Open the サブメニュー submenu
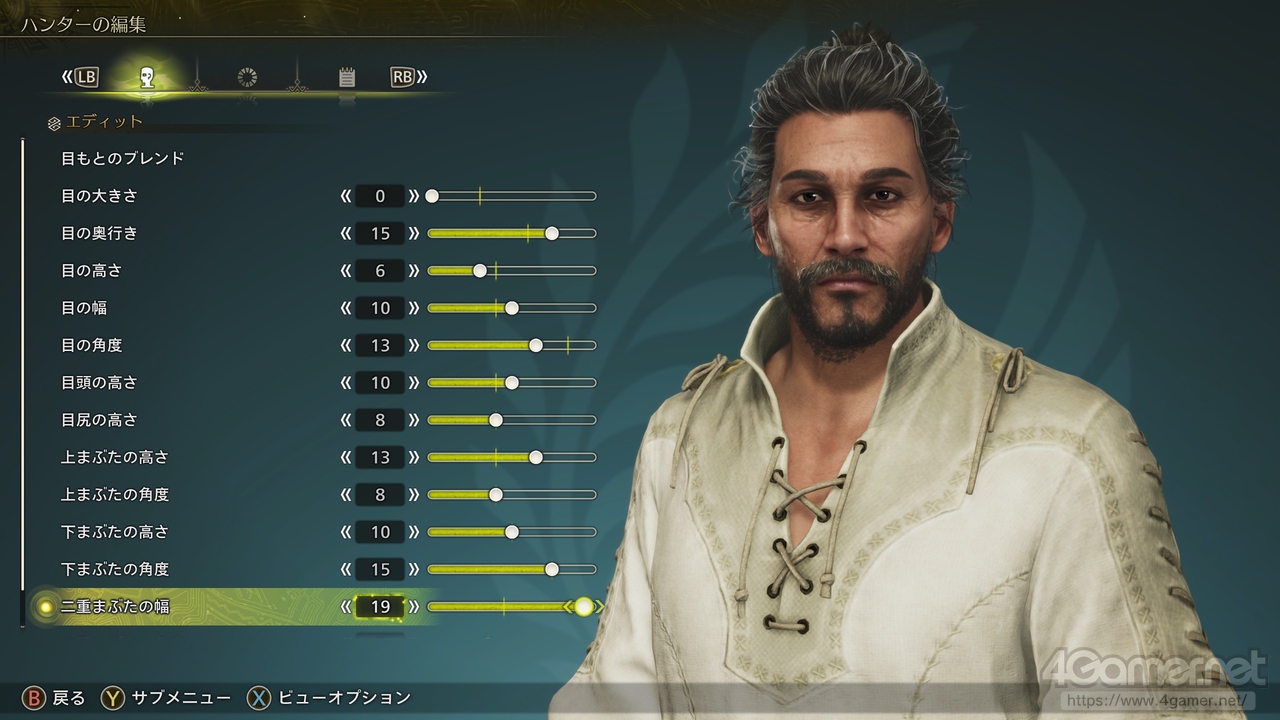The image size is (1280, 720). (166, 697)
